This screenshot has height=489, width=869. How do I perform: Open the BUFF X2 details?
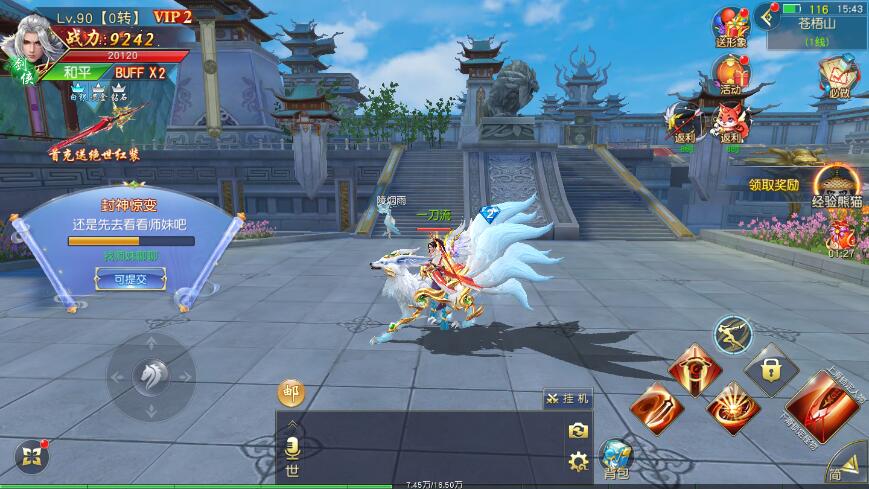click(x=139, y=72)
